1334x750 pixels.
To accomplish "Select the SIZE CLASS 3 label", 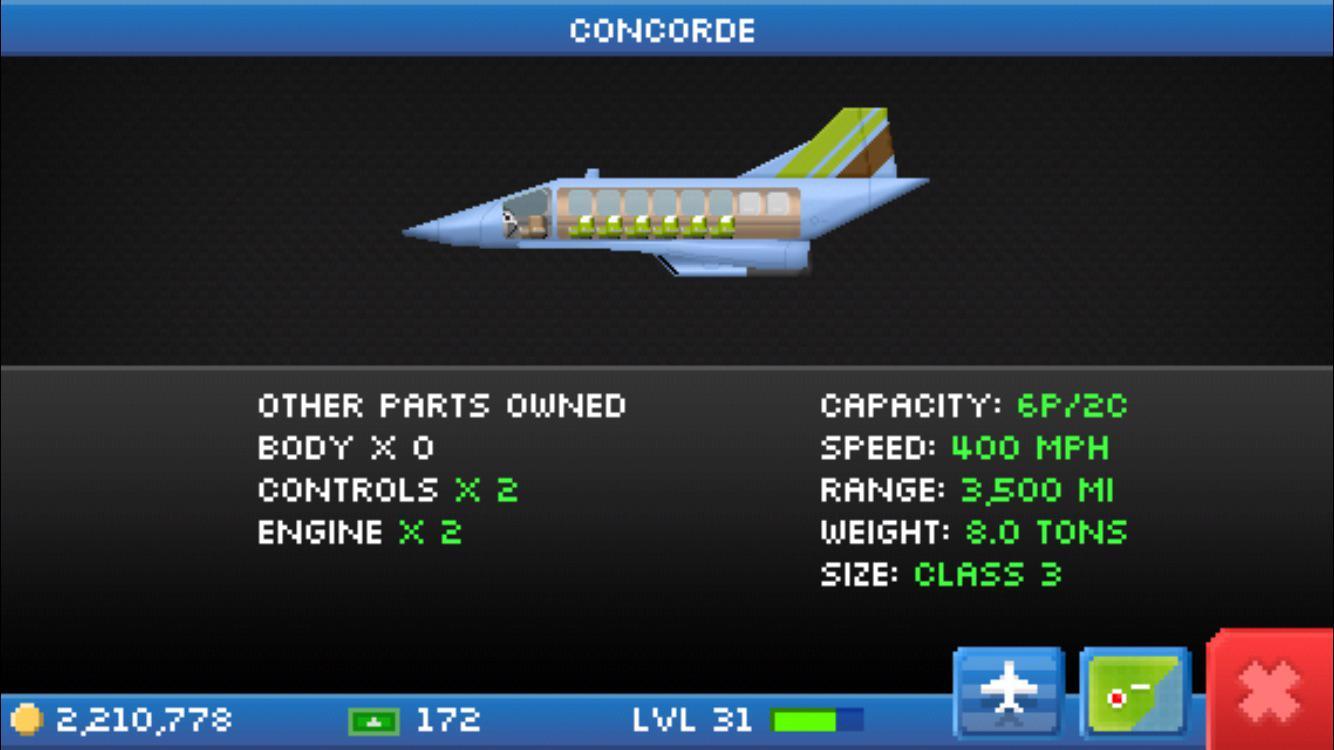I will point(940,574).
